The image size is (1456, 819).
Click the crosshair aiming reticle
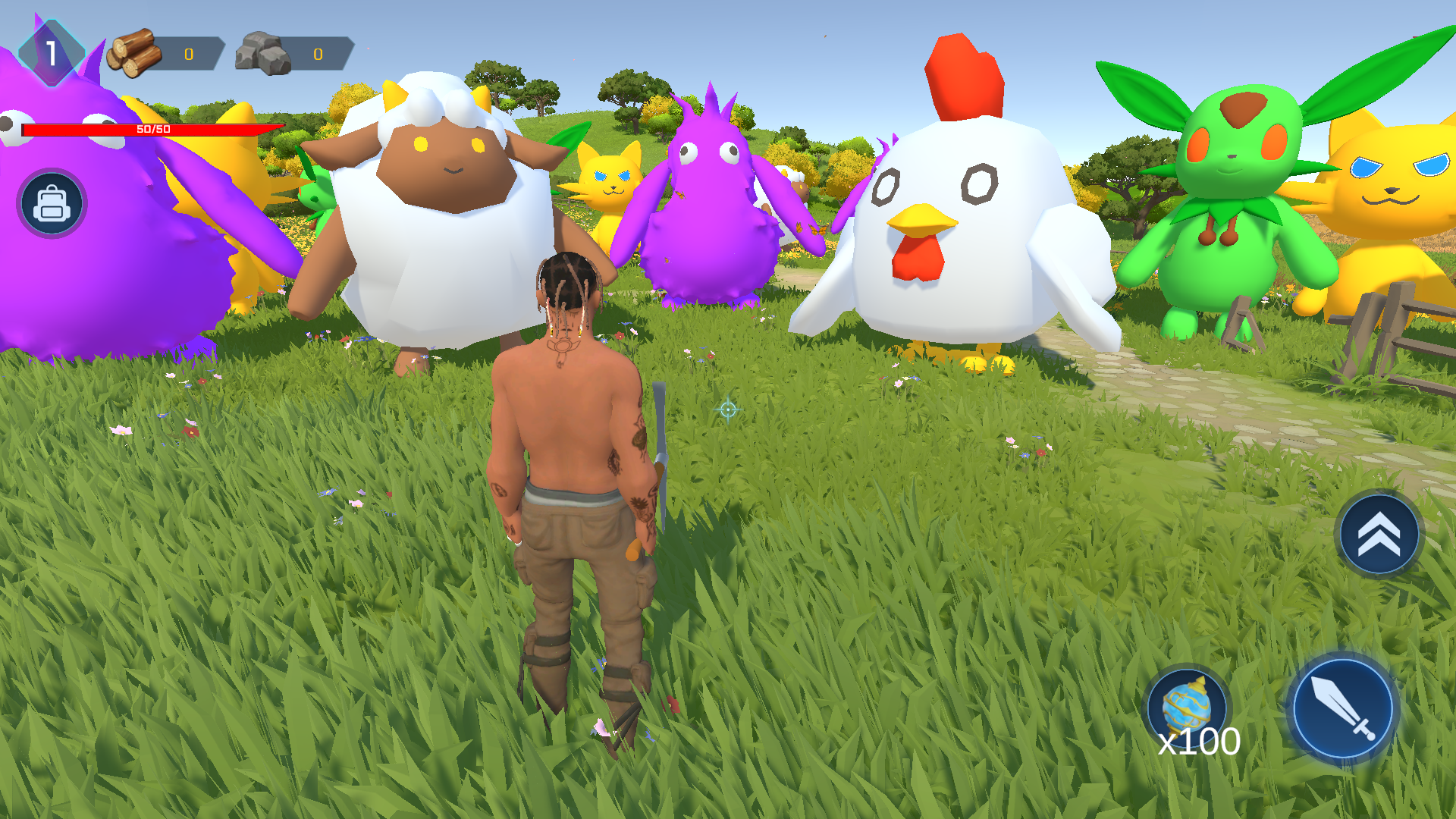pos(726,409)
